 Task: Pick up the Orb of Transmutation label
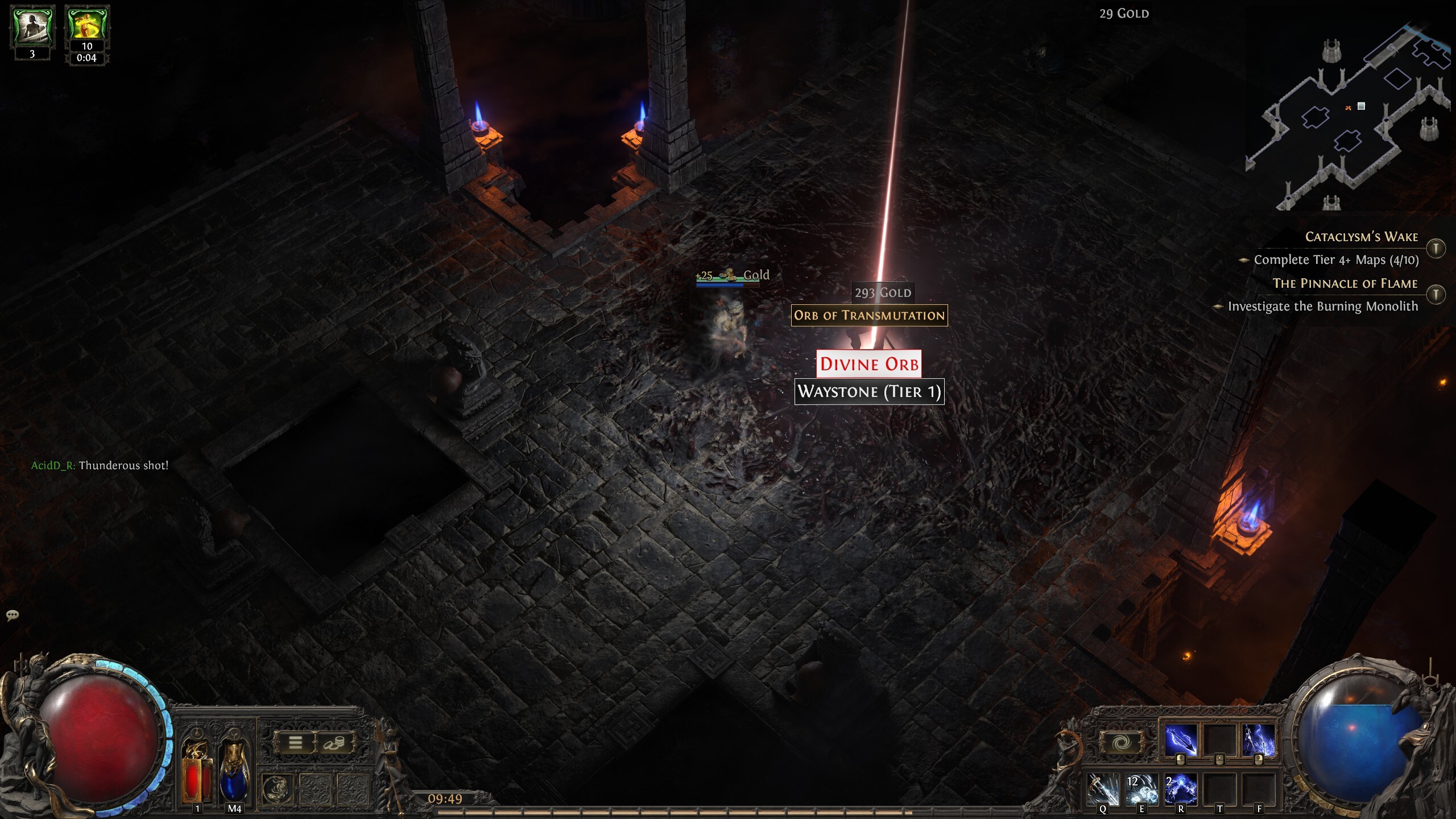pyautogui.click(x=869, y=315)
